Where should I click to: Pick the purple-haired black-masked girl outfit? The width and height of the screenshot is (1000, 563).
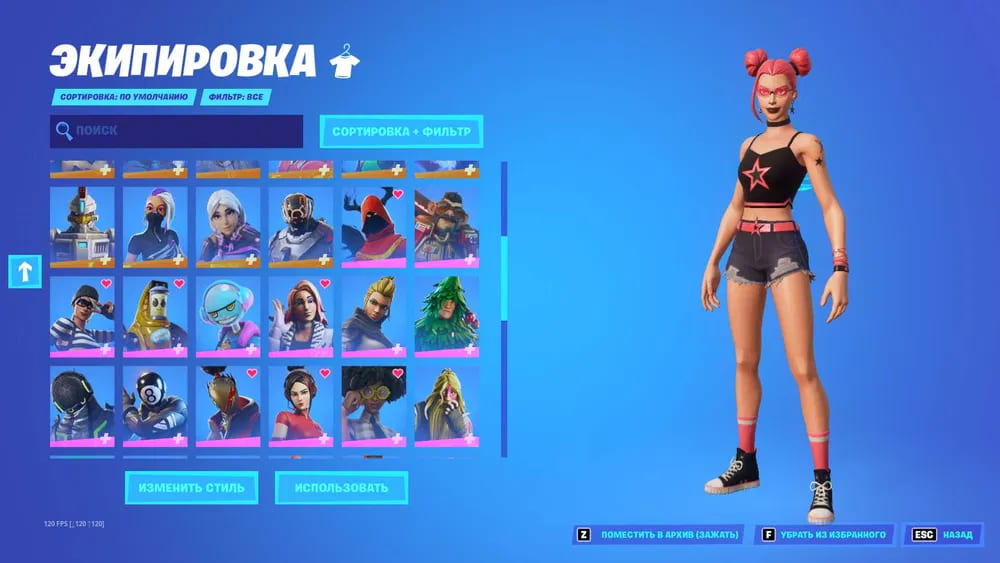coord(155,227)
